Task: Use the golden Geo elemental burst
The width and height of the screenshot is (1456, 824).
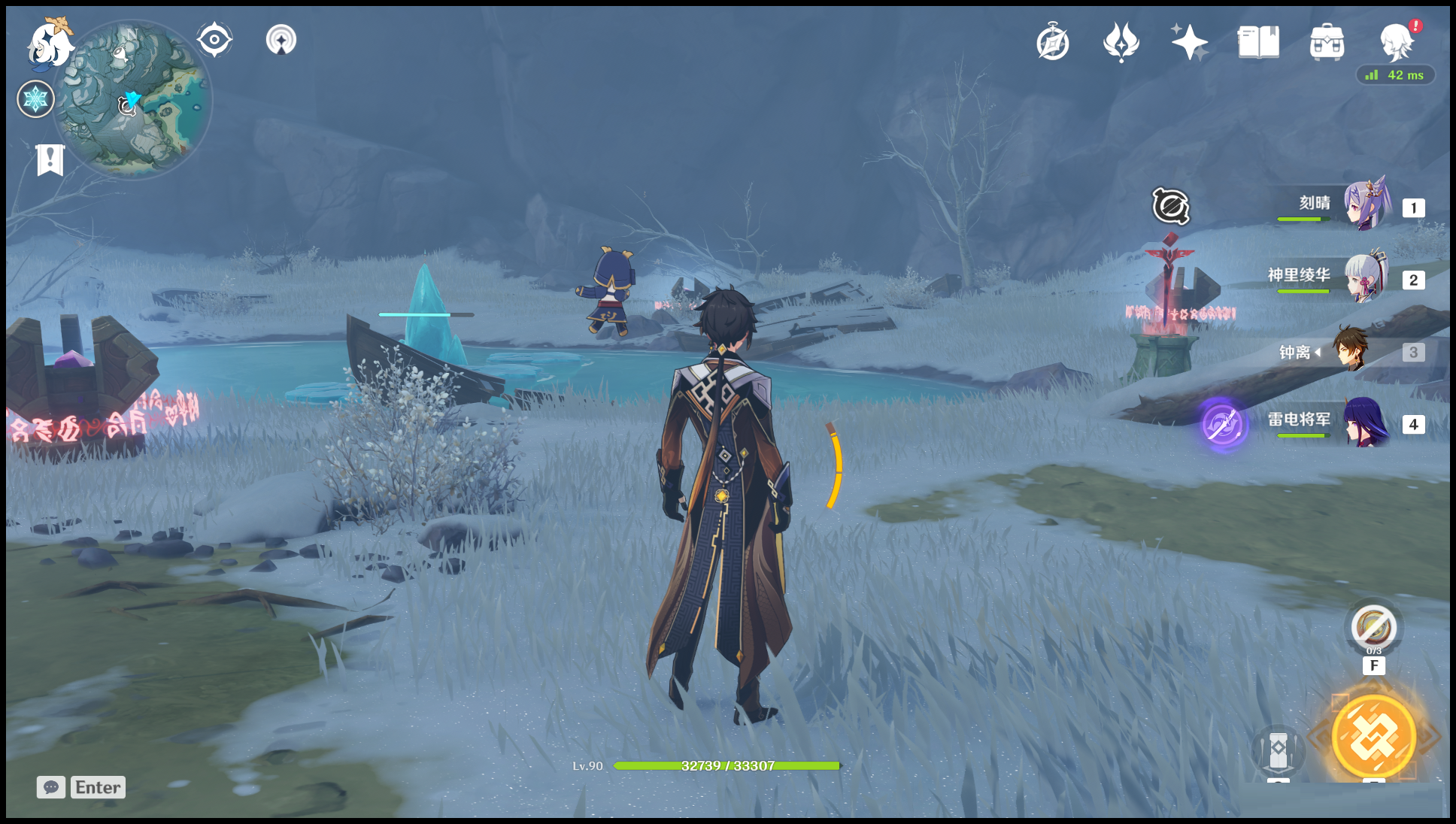Action: coord(1373,737)
